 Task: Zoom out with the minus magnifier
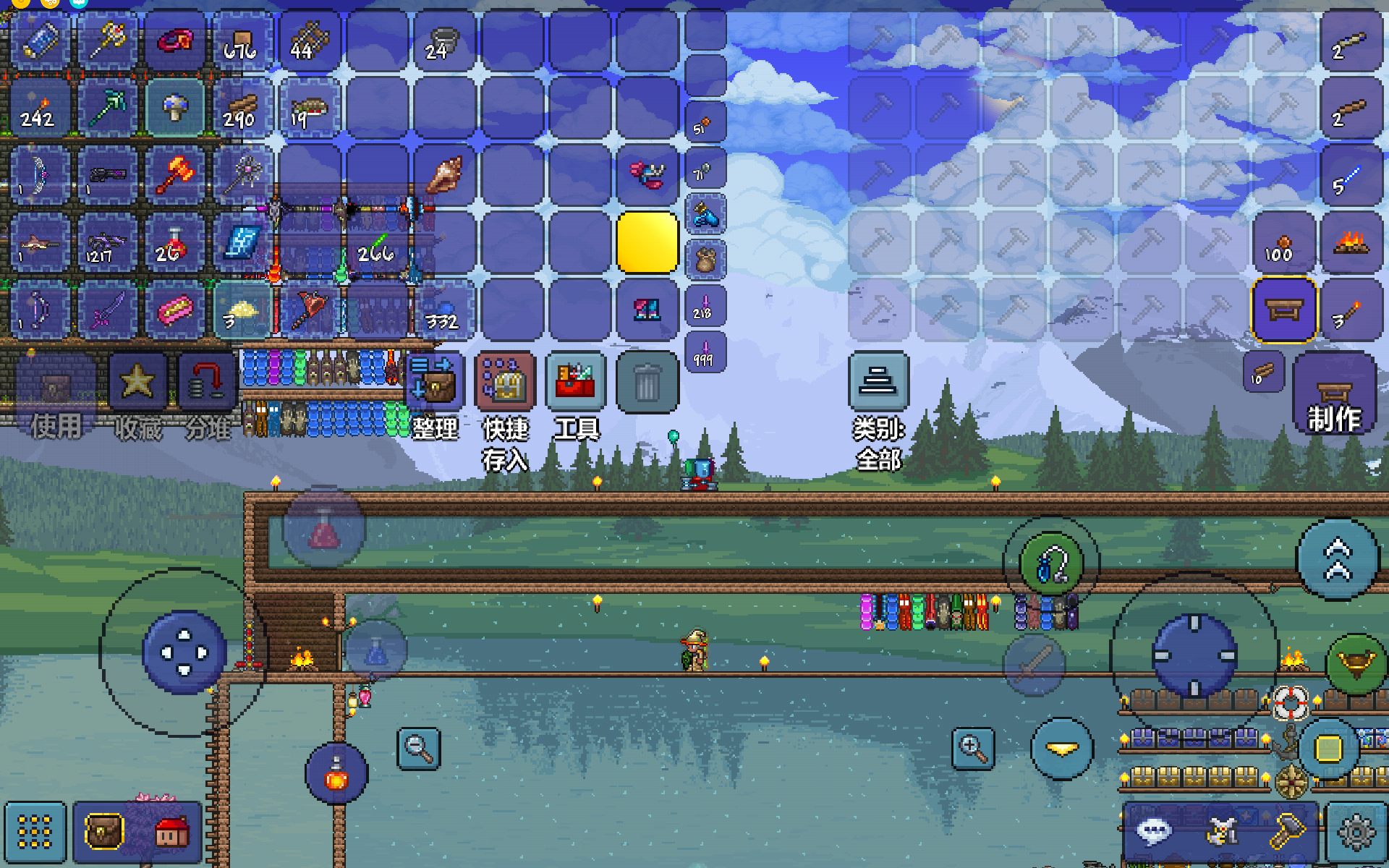(419, 749)
